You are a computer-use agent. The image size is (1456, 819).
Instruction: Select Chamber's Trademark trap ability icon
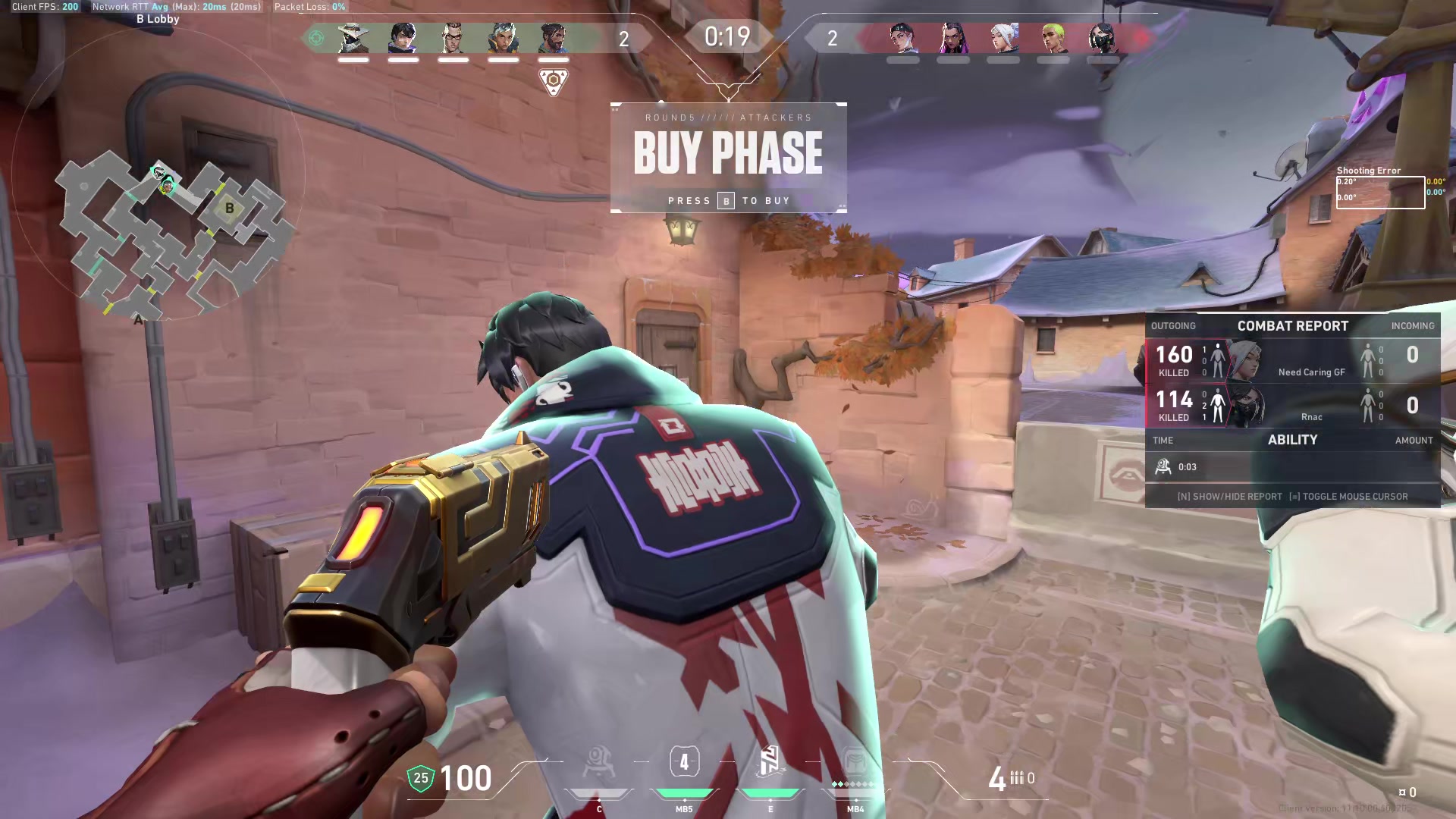598,762
